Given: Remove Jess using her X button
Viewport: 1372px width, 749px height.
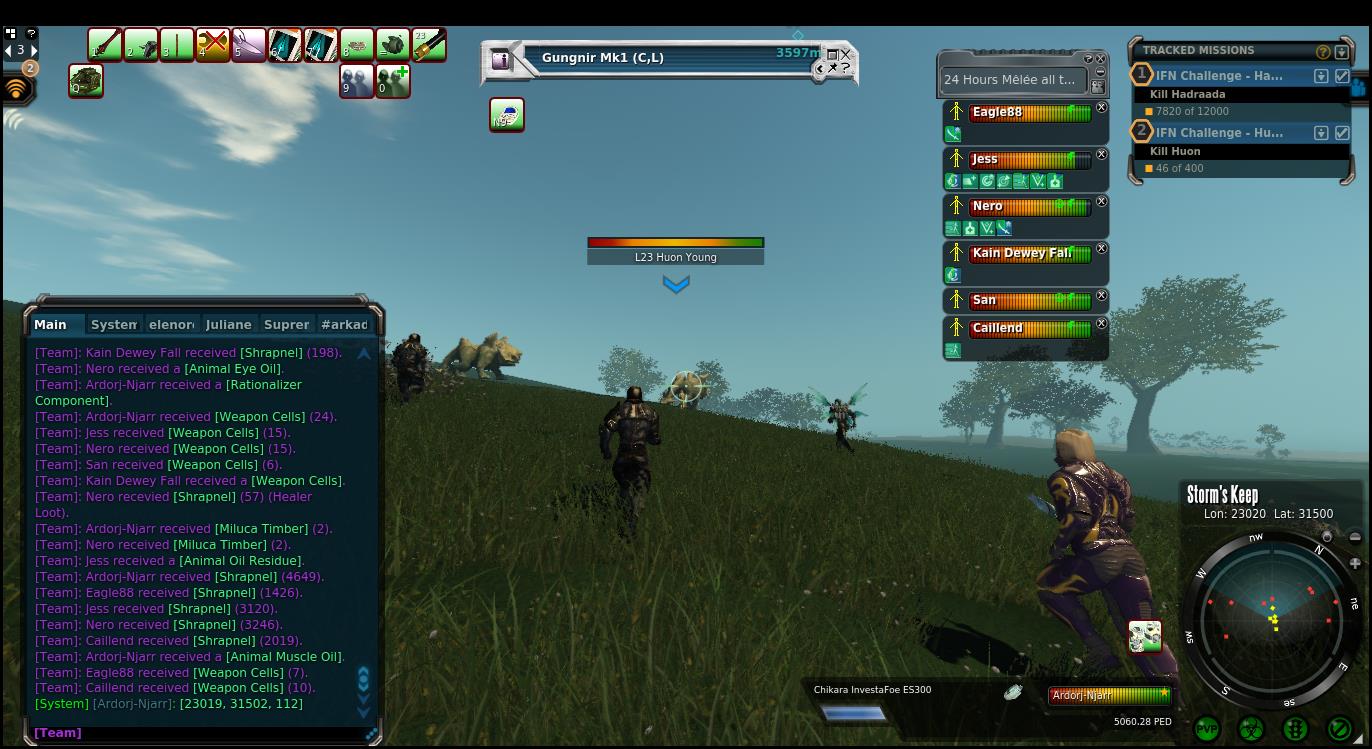Looking at the screenshot, I should click(1101, 155).
